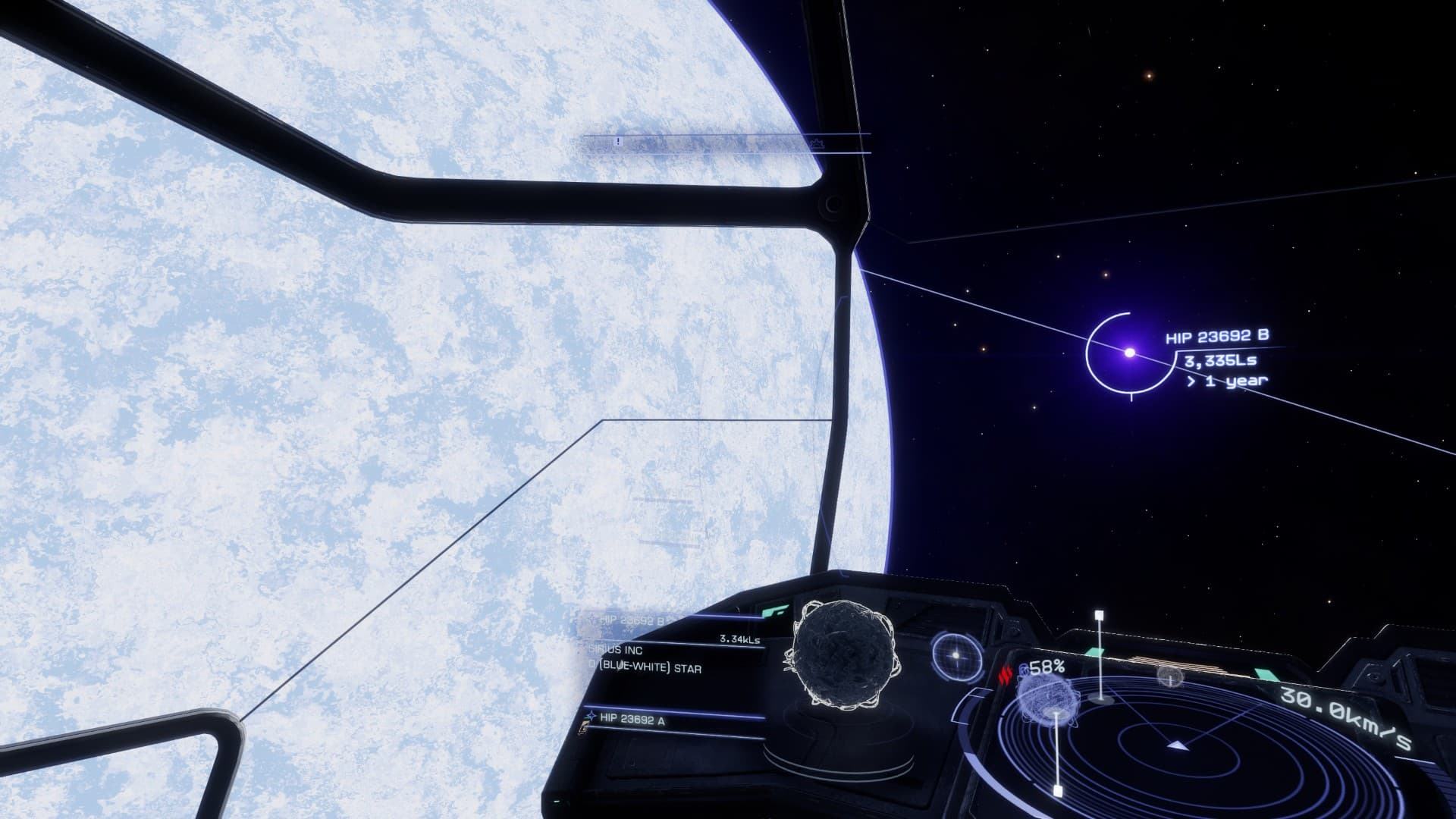Select the HIP 23692 A destination entry
The height and width of the screenshot is (819, 1456).
click(632, 720)
